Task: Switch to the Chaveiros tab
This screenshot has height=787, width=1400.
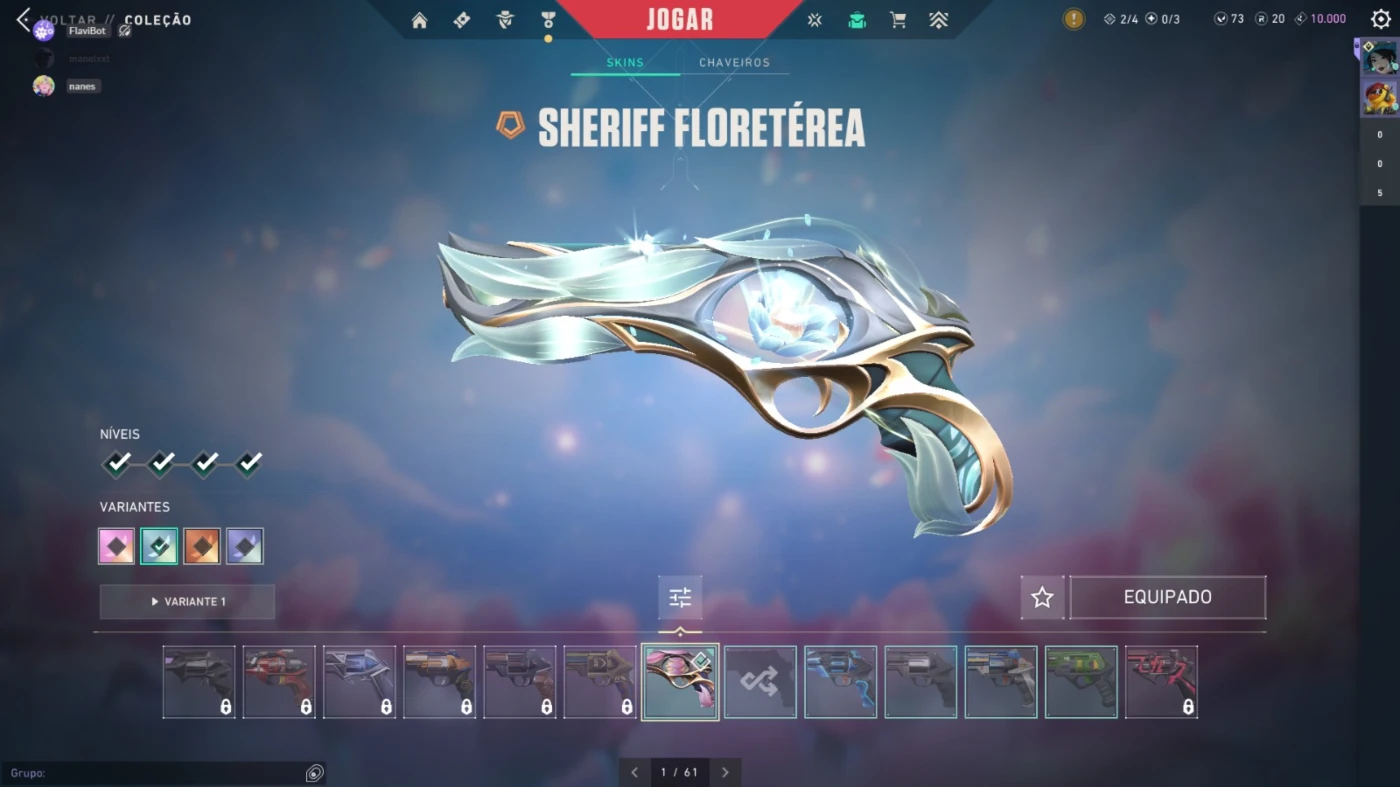Action: 734,62
